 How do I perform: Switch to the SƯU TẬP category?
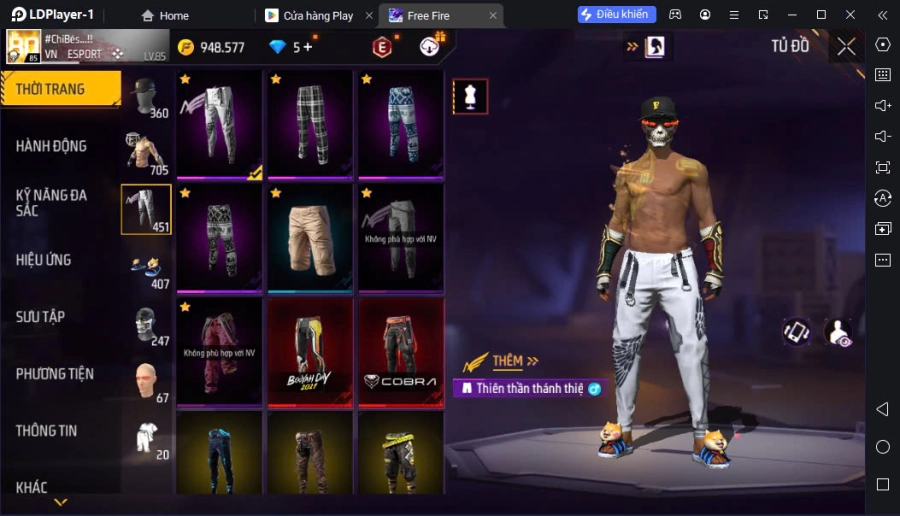(x=41, y=317)
